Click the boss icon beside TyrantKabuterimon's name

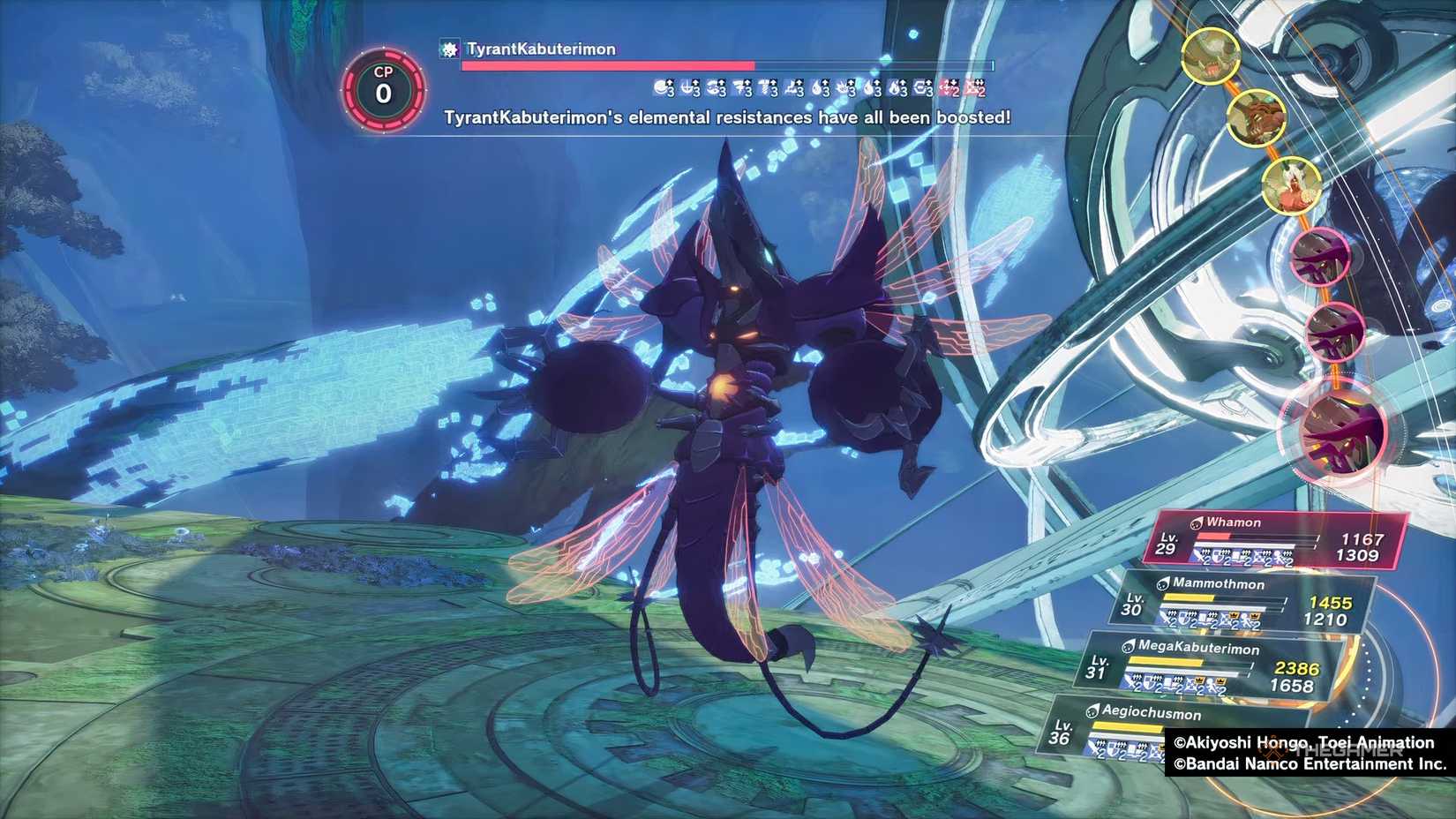coord(447,50)
